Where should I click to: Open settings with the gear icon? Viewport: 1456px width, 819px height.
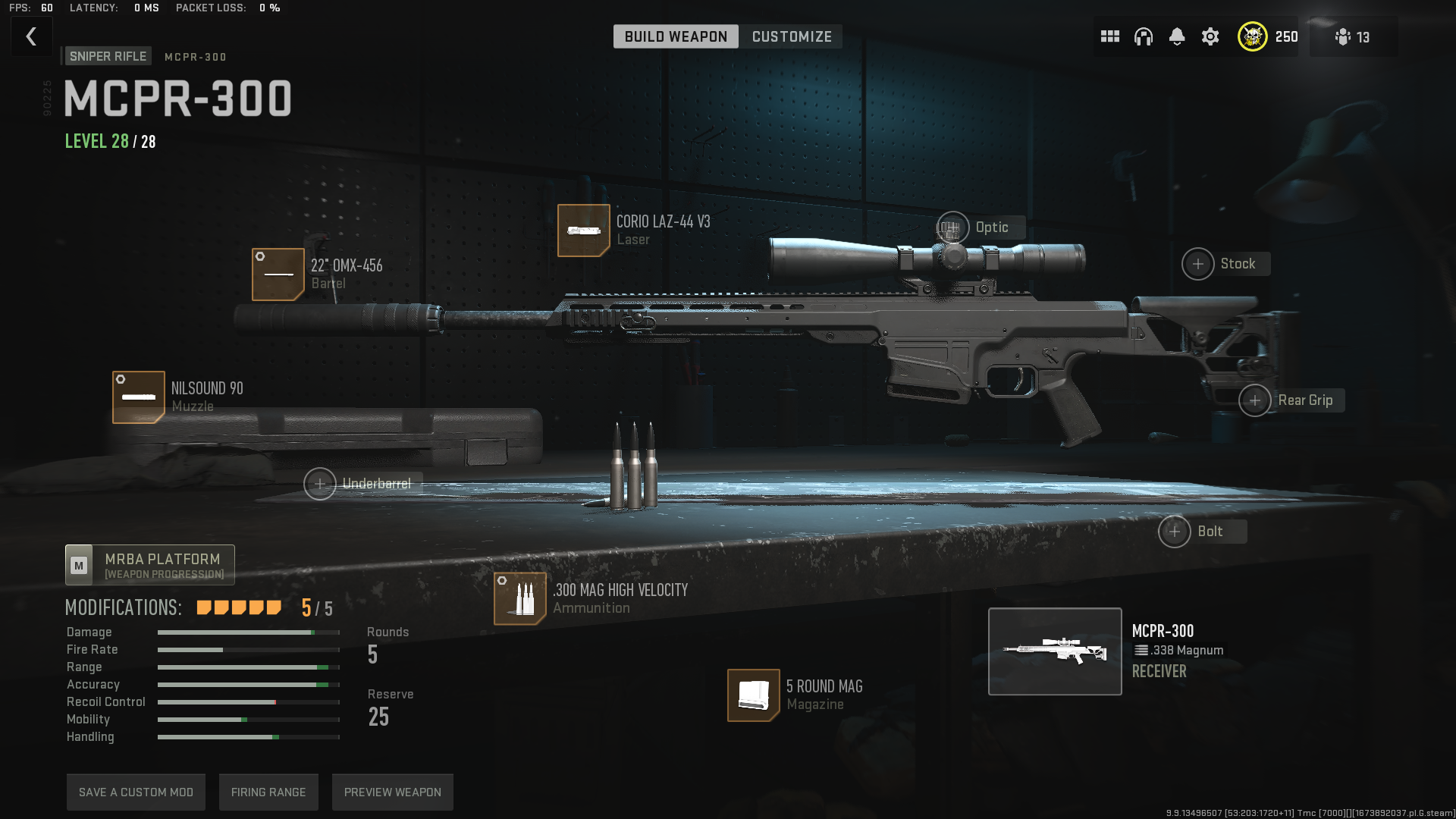tap(1210, 36)
